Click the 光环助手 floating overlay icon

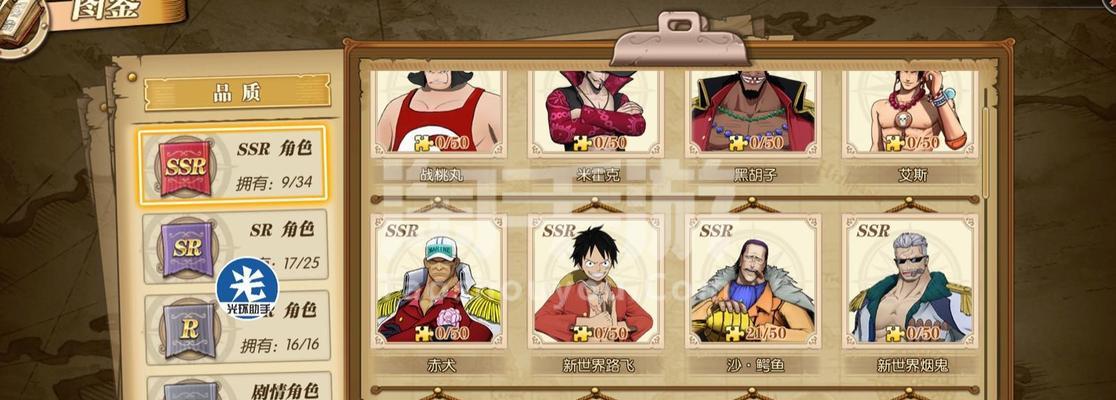pos(247,288)
